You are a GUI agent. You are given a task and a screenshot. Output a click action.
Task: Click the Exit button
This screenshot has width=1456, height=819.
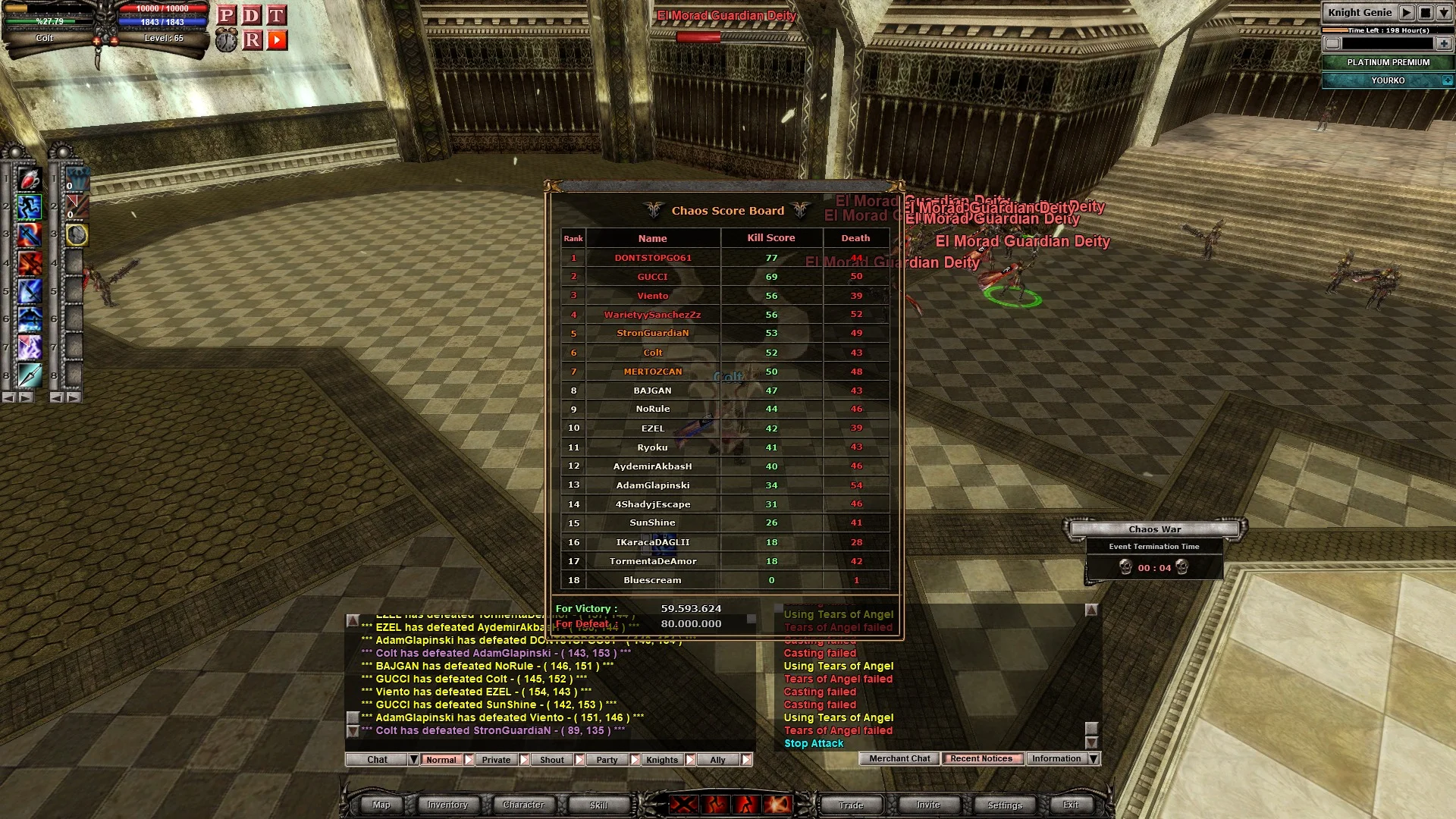pyautogui.click(x=1071, y=805)
